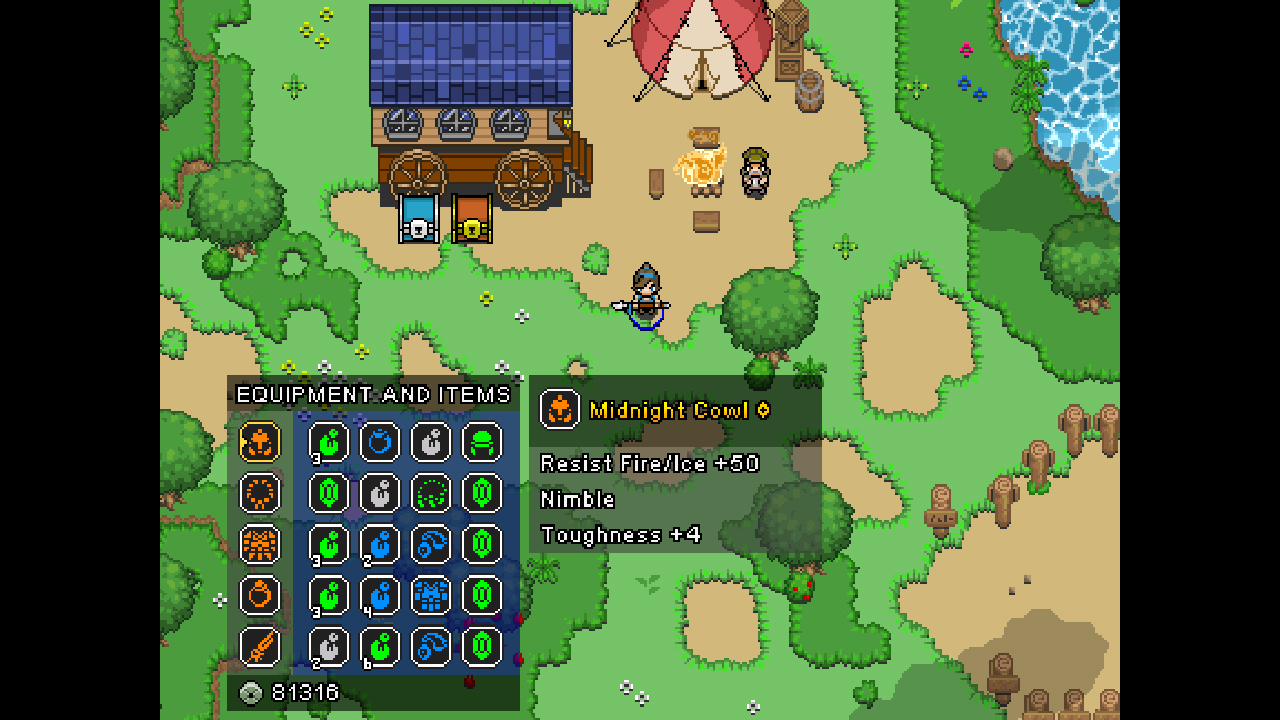The width and height of the screenshot is (1280, 720).
Task: Select the green helmet item in inventory
Action: [x=481, y=441]
